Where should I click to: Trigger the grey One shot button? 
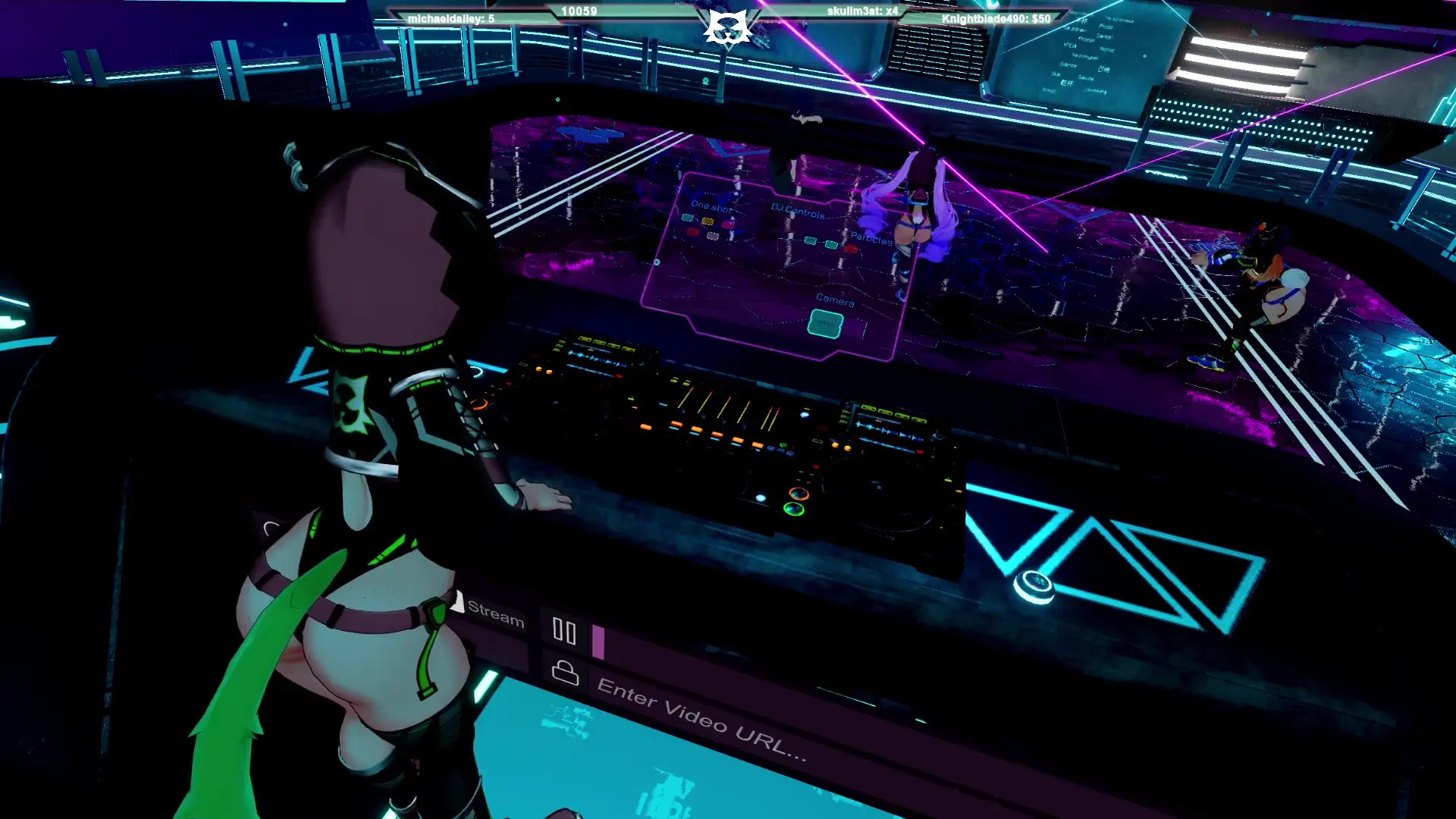pos(713,237)
